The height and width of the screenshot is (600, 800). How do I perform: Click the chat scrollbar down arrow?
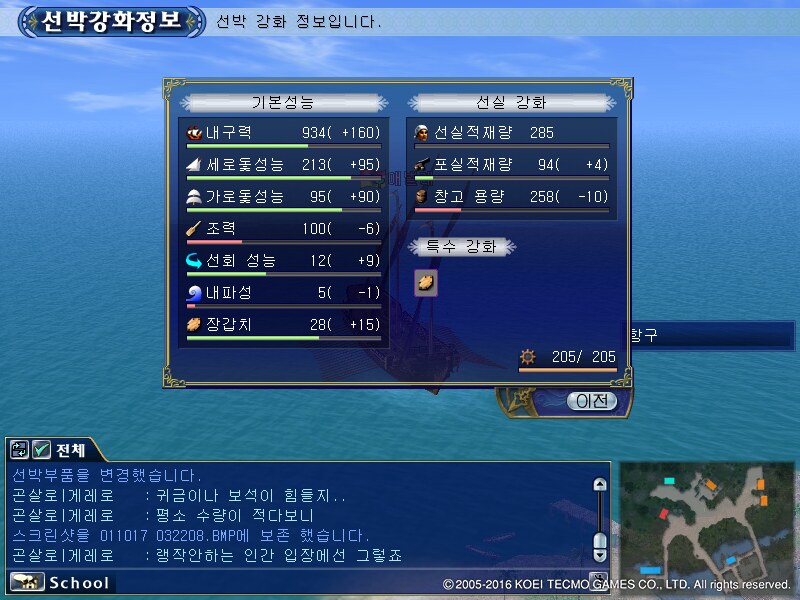pos(600,553)
